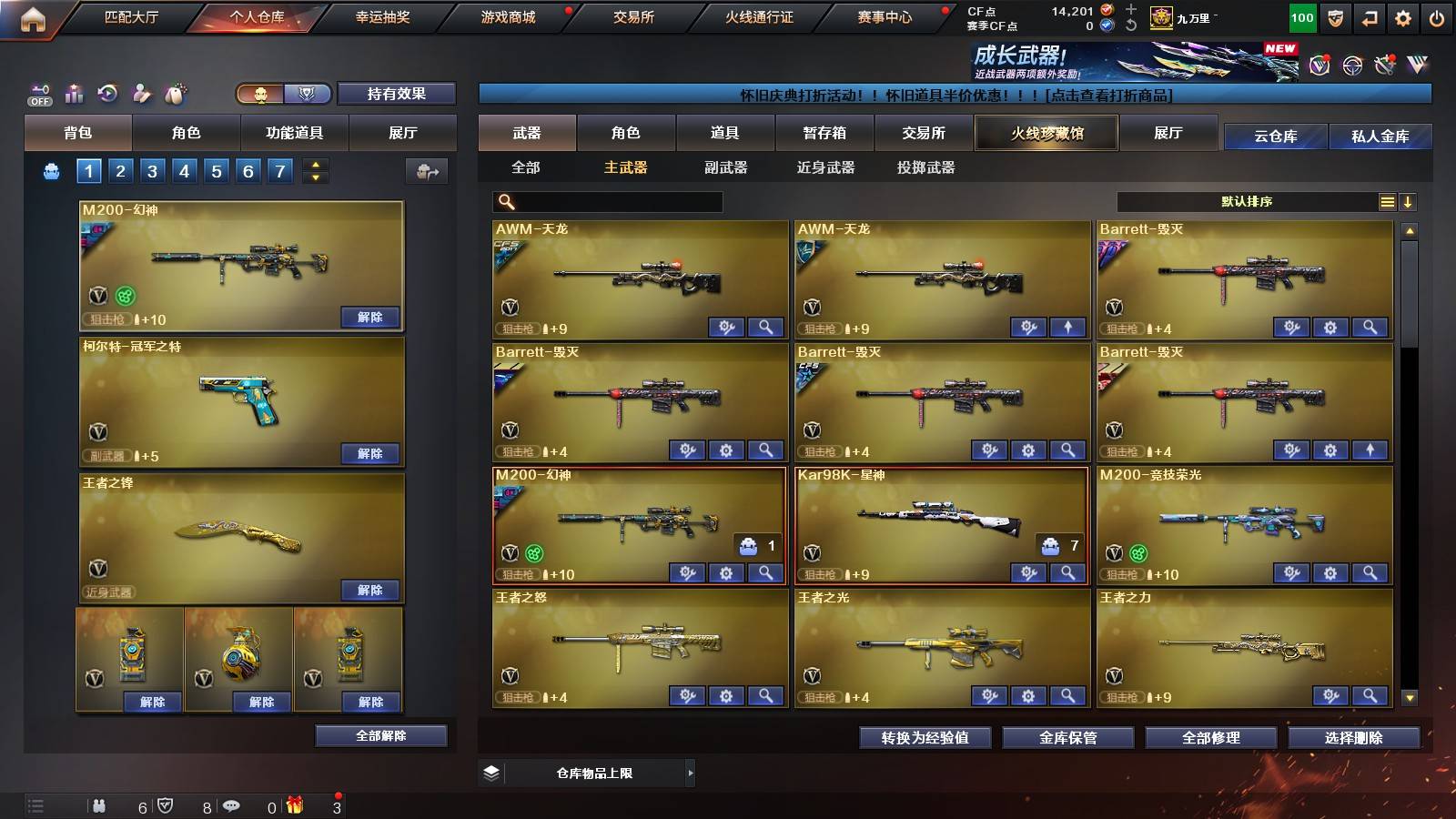Open the settings gear in the top-right corner

click(x=1404, y=17)
